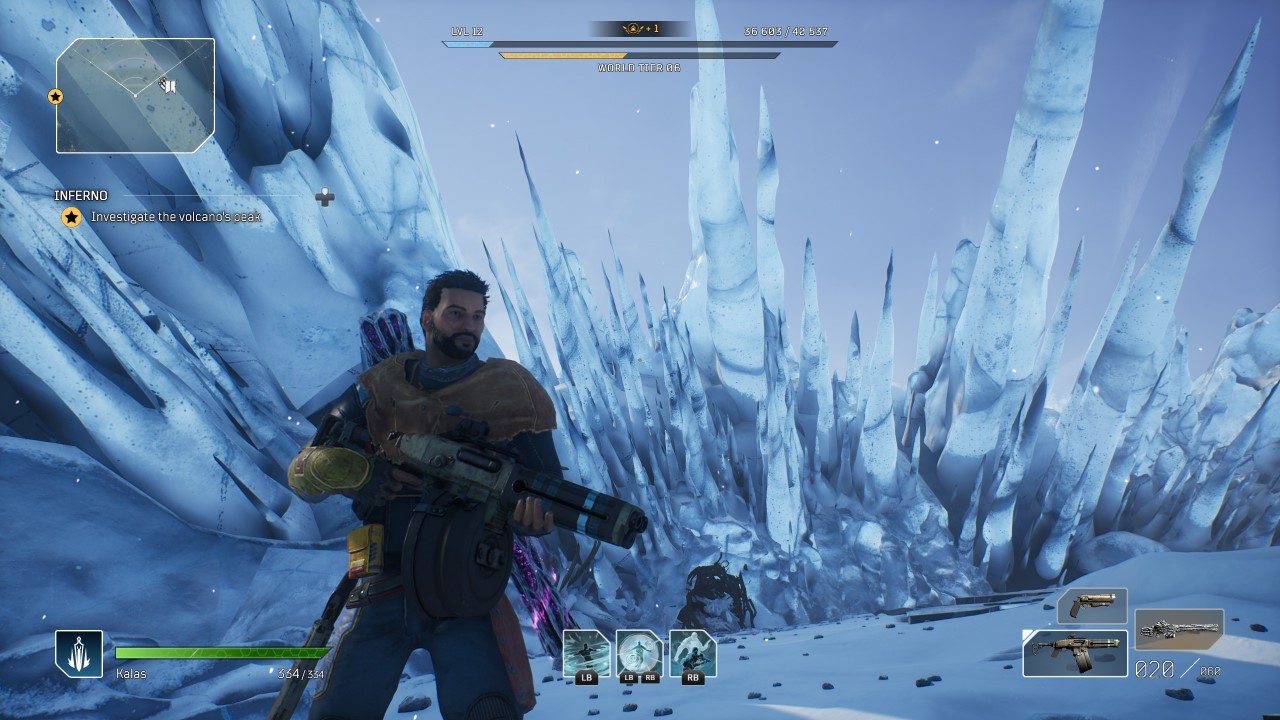The width and height of the screenshot is (1280, 720).
Task: Open the class emblem next to Kalas
Action: 79,654
